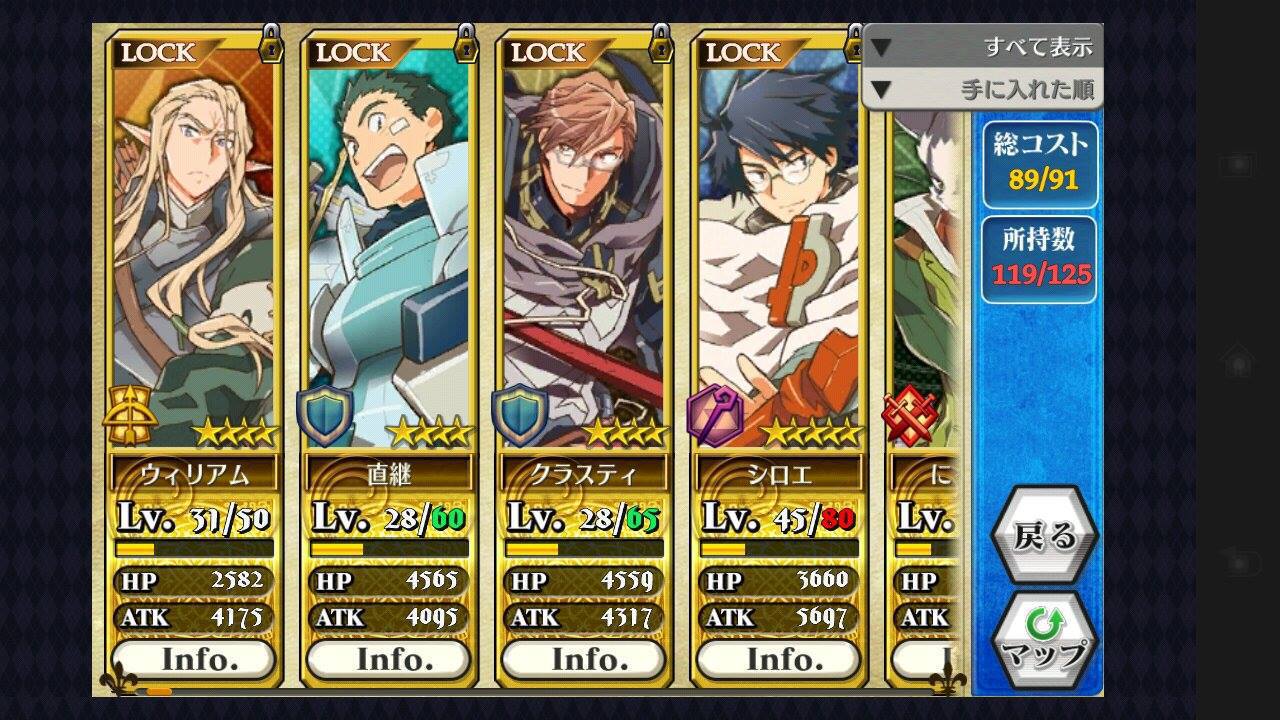Toggle the LOCK tag on クラスティ card

click(x=585, y=50)
